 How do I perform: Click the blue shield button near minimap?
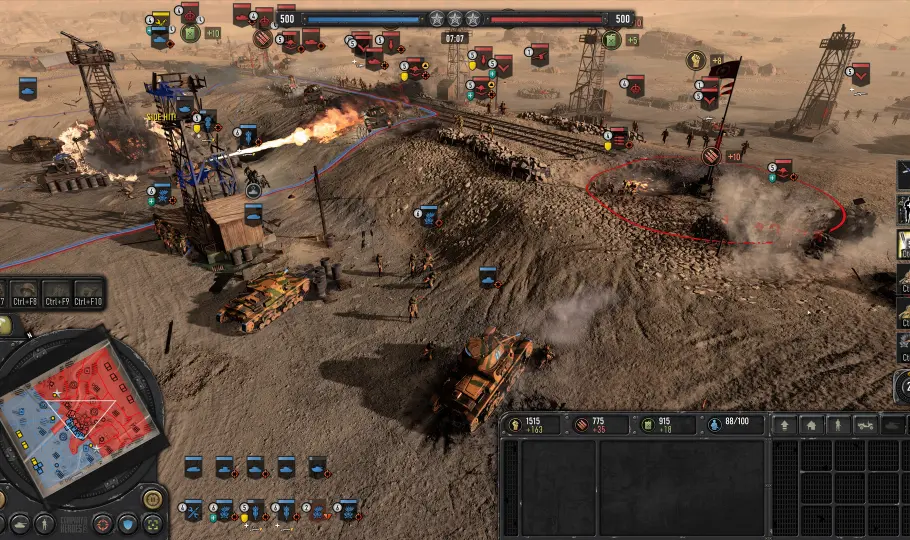tap(127, 523)
